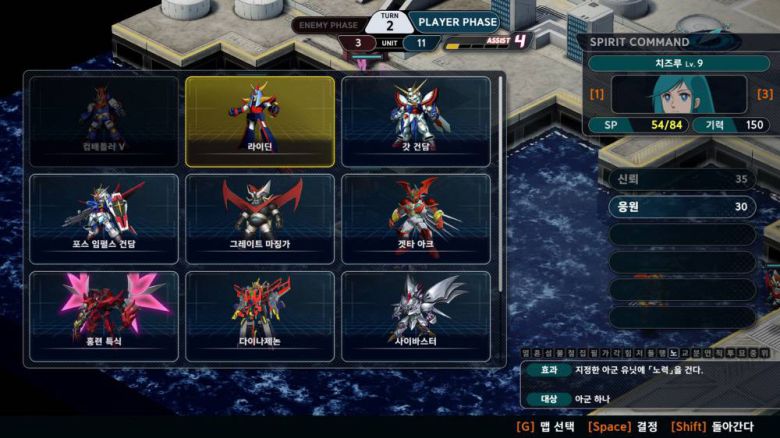Pick the 홍련 특식 unit tile
Image resolution: width=780 pixels, height=438 pixels.
(104, 315)
